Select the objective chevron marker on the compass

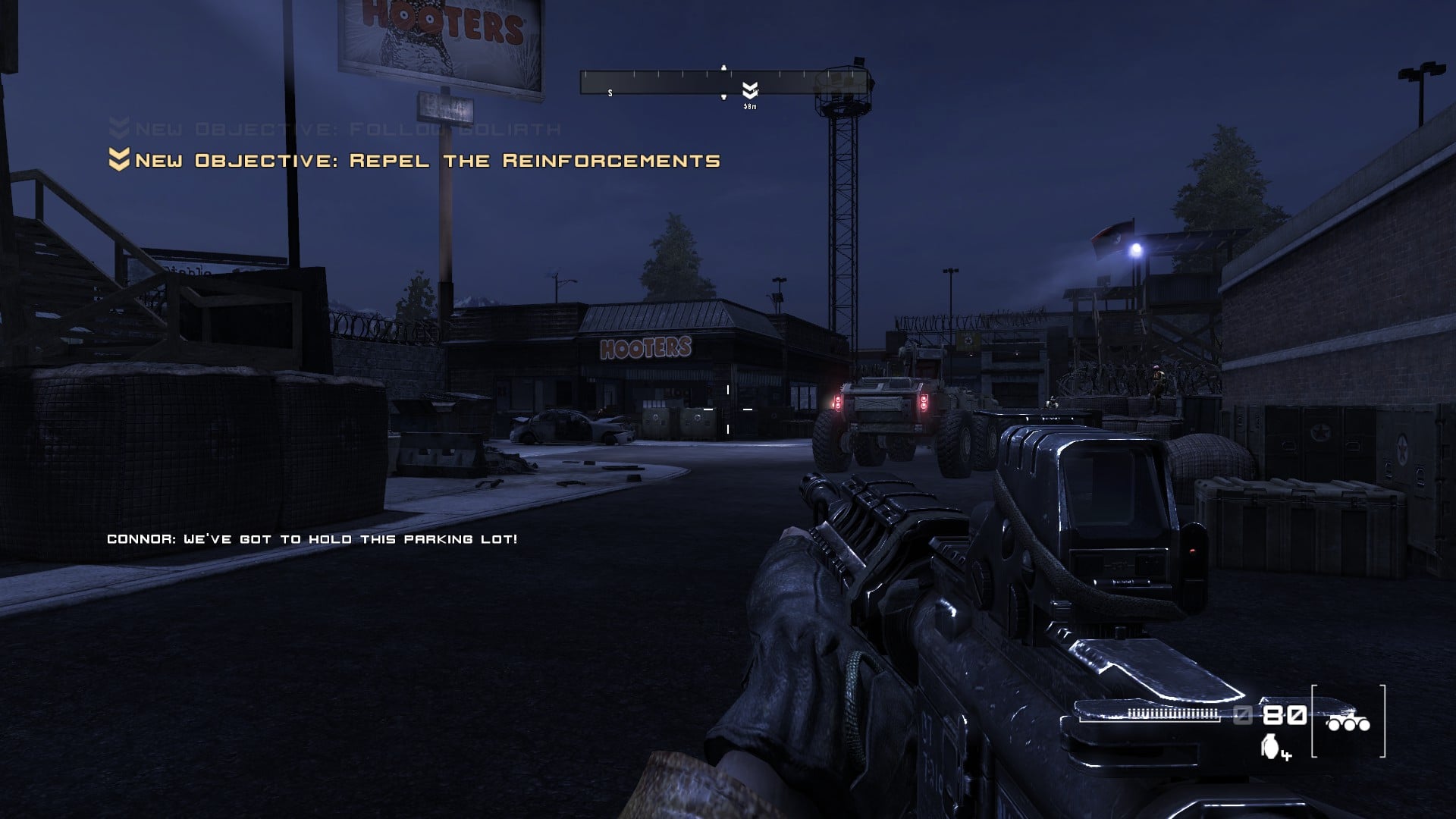[x=750, y=91]
